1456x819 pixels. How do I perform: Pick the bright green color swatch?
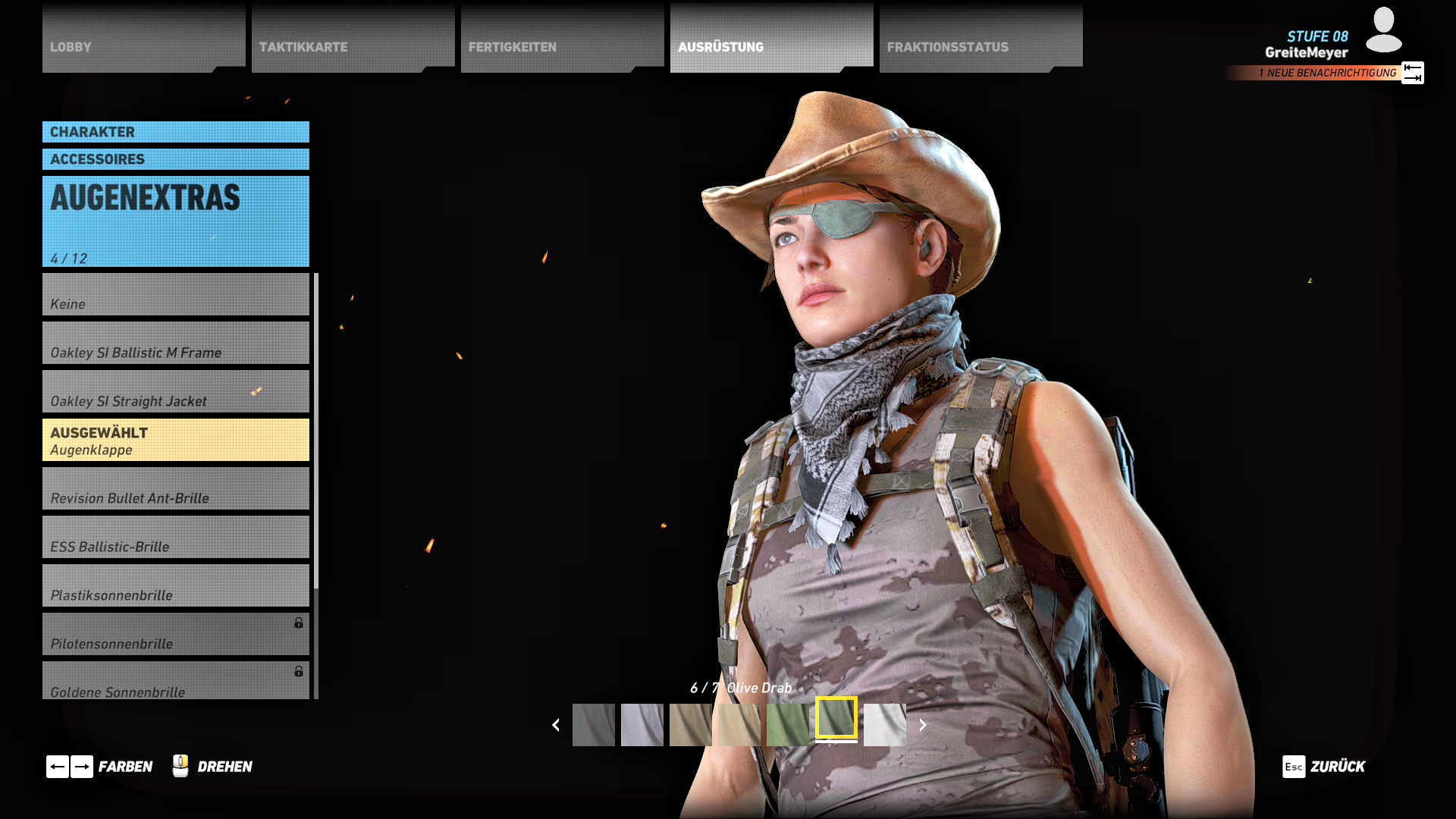787,725
